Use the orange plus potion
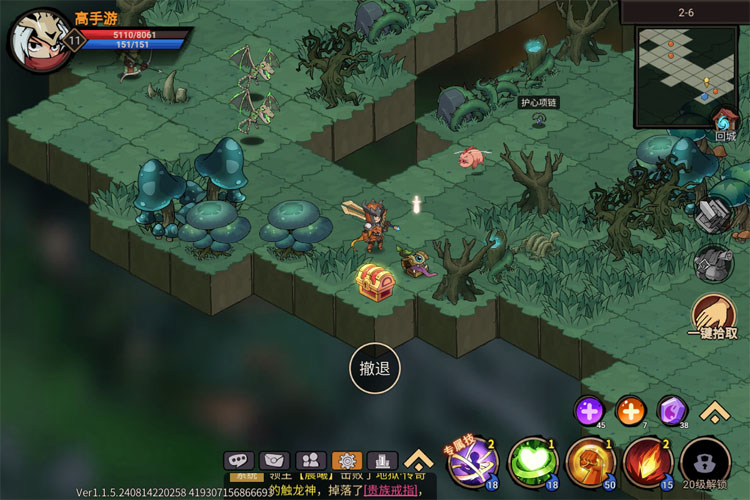The image size is (750, 500). (630, 410)
